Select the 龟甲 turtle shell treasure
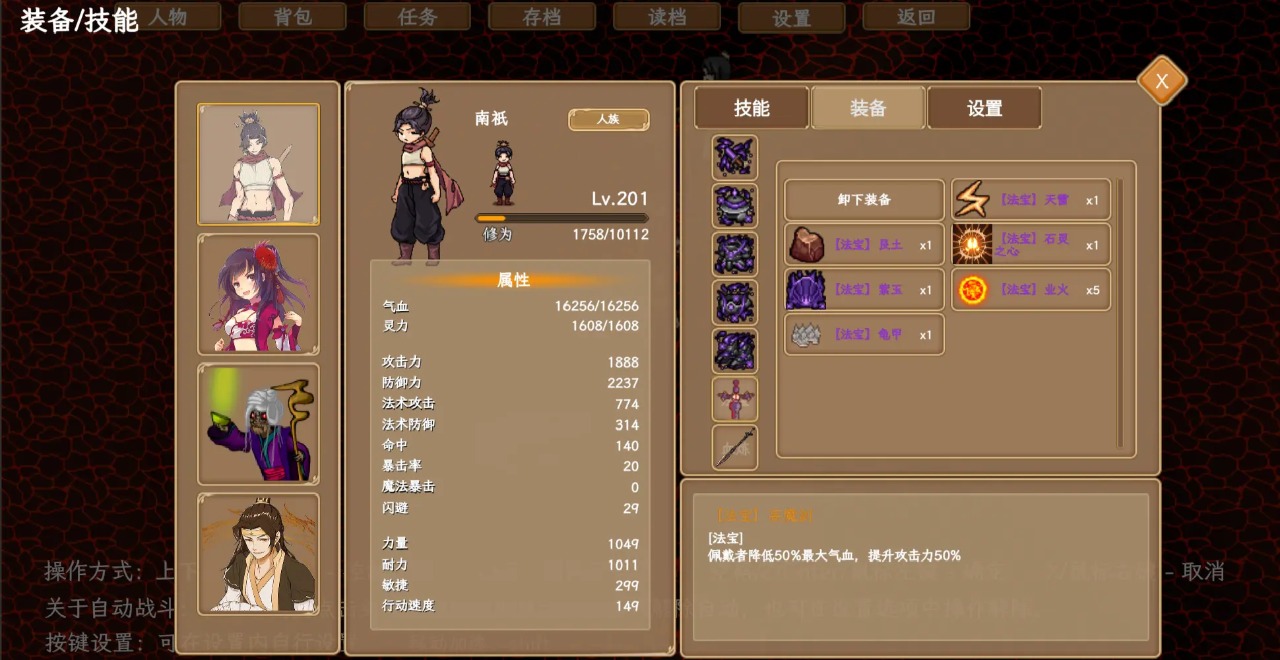The width and height of the screenshot is (1280, 660). pos(864,335)
